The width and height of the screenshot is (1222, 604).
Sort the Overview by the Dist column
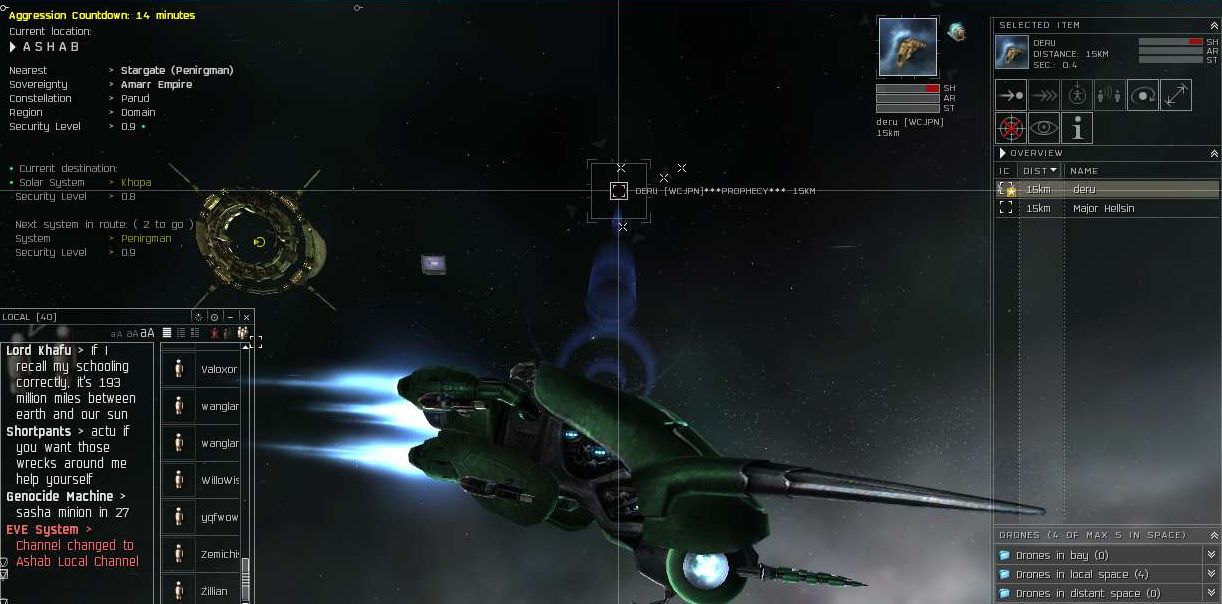[x=1040, y=171]
